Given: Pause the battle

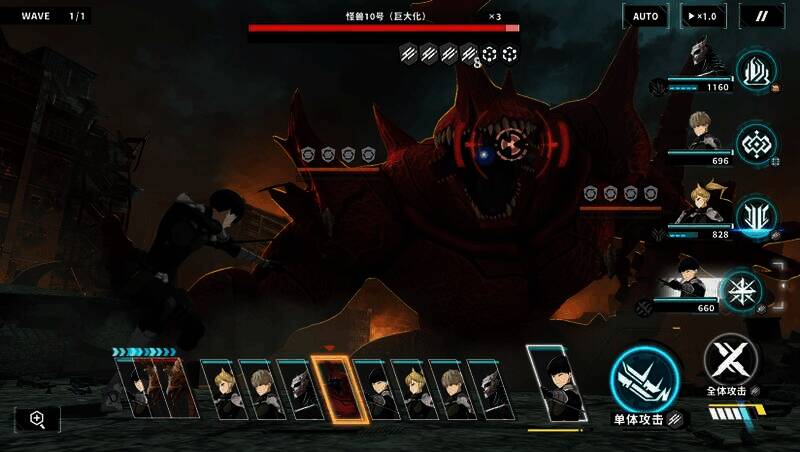Looking at the screenshot, I should [761, 16].
